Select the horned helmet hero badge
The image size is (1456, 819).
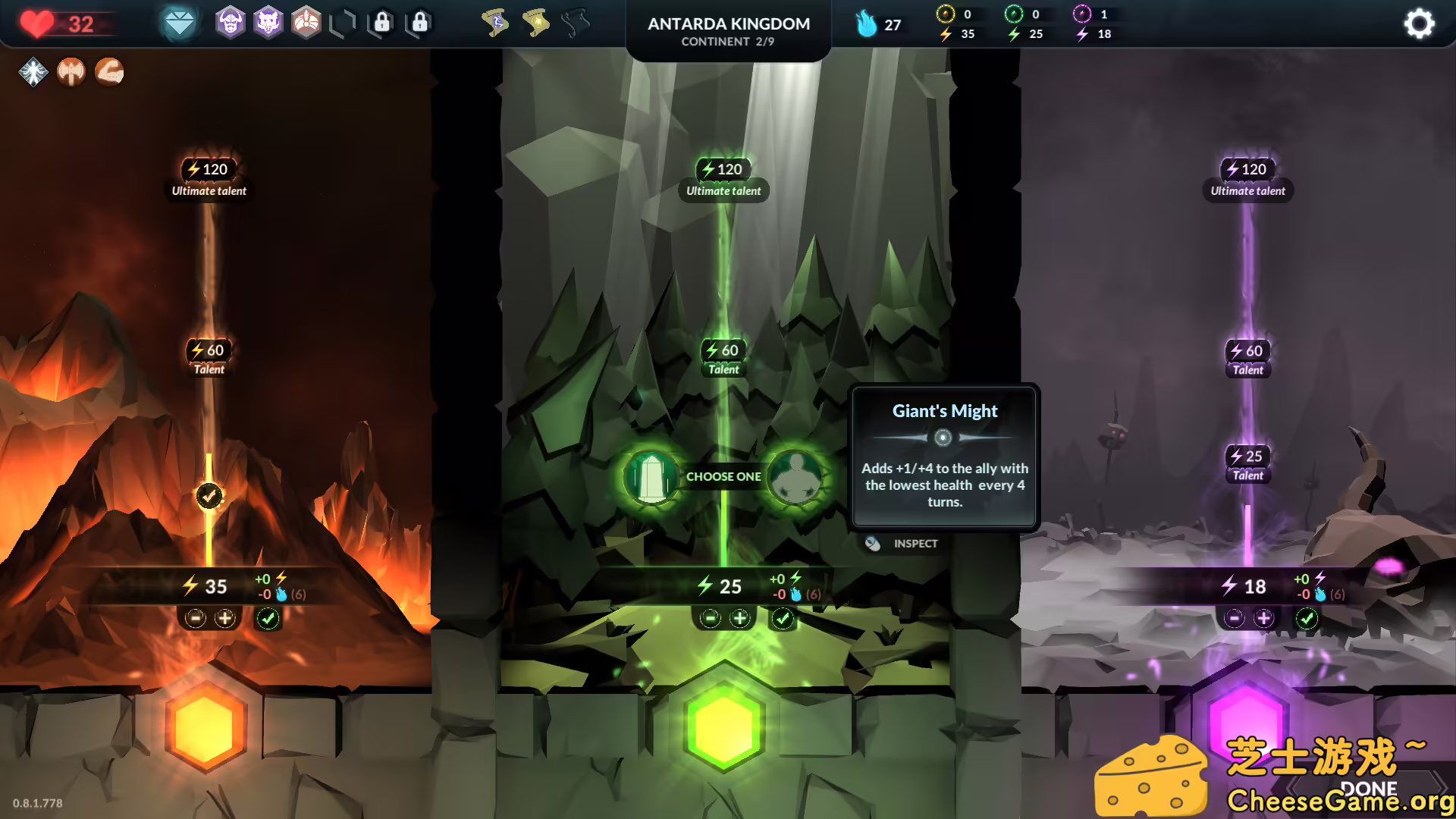231,24
